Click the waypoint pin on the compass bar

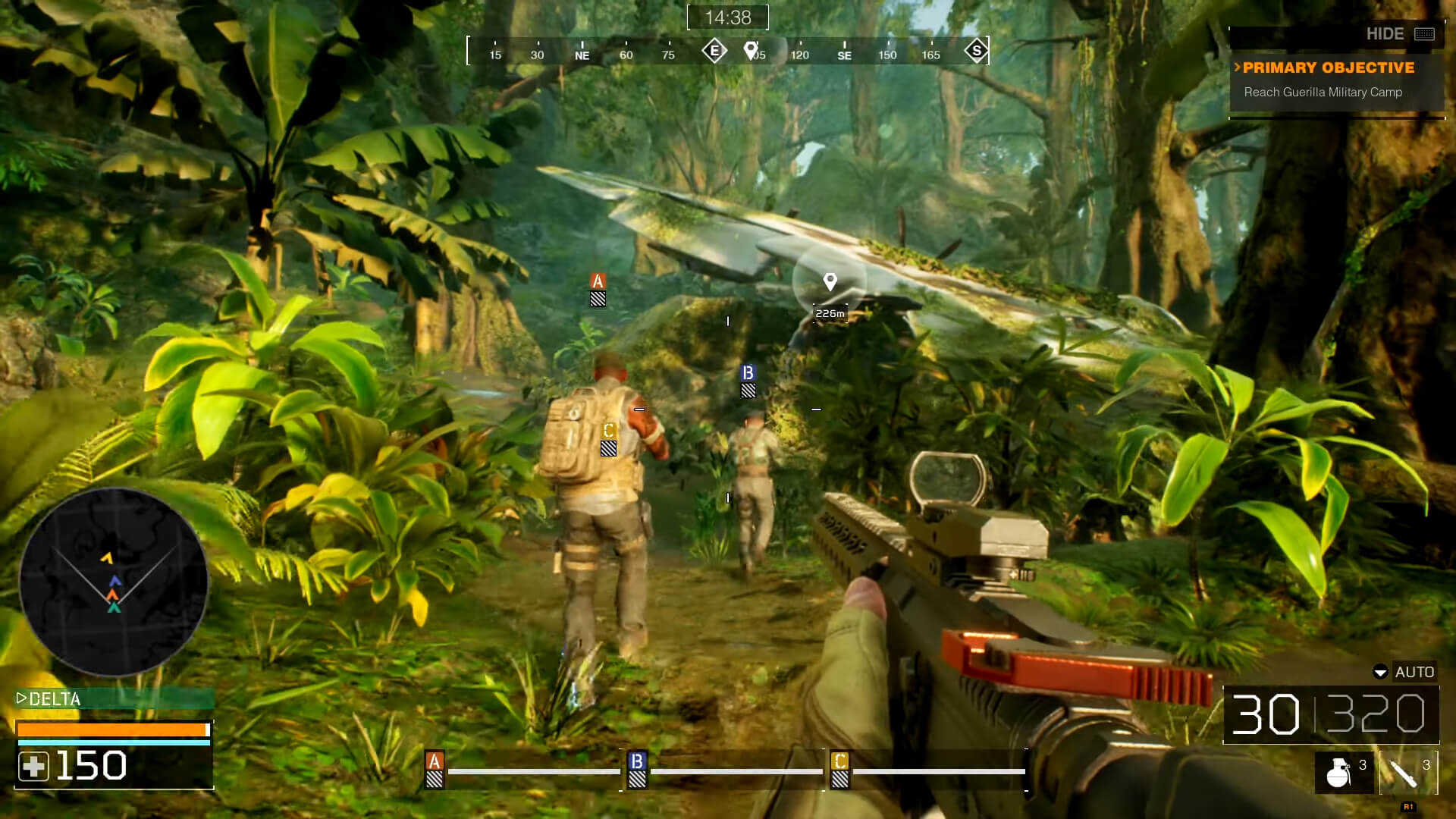tap(751, 49)
